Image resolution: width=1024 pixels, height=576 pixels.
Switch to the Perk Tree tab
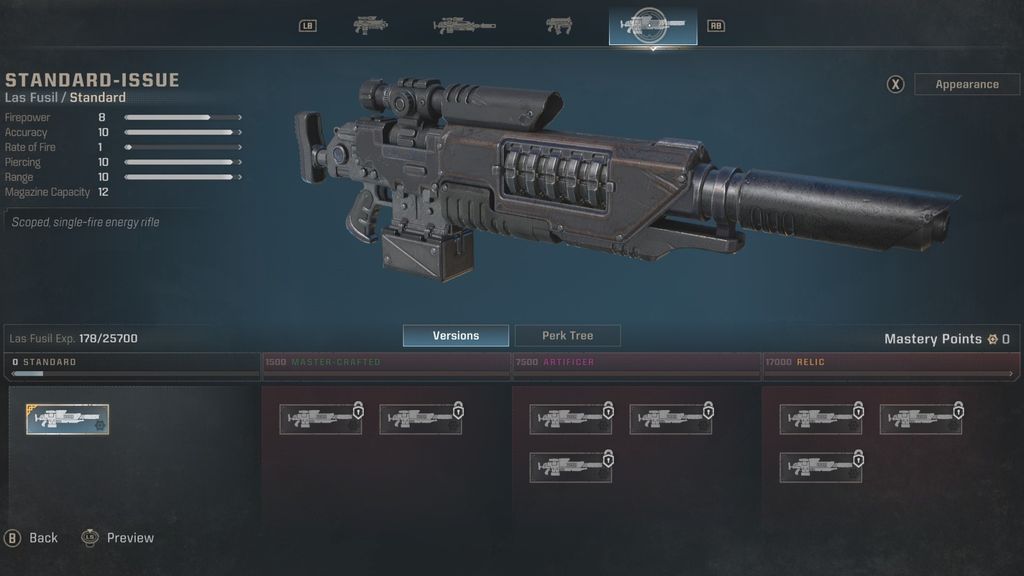click(x=567, y=336)
